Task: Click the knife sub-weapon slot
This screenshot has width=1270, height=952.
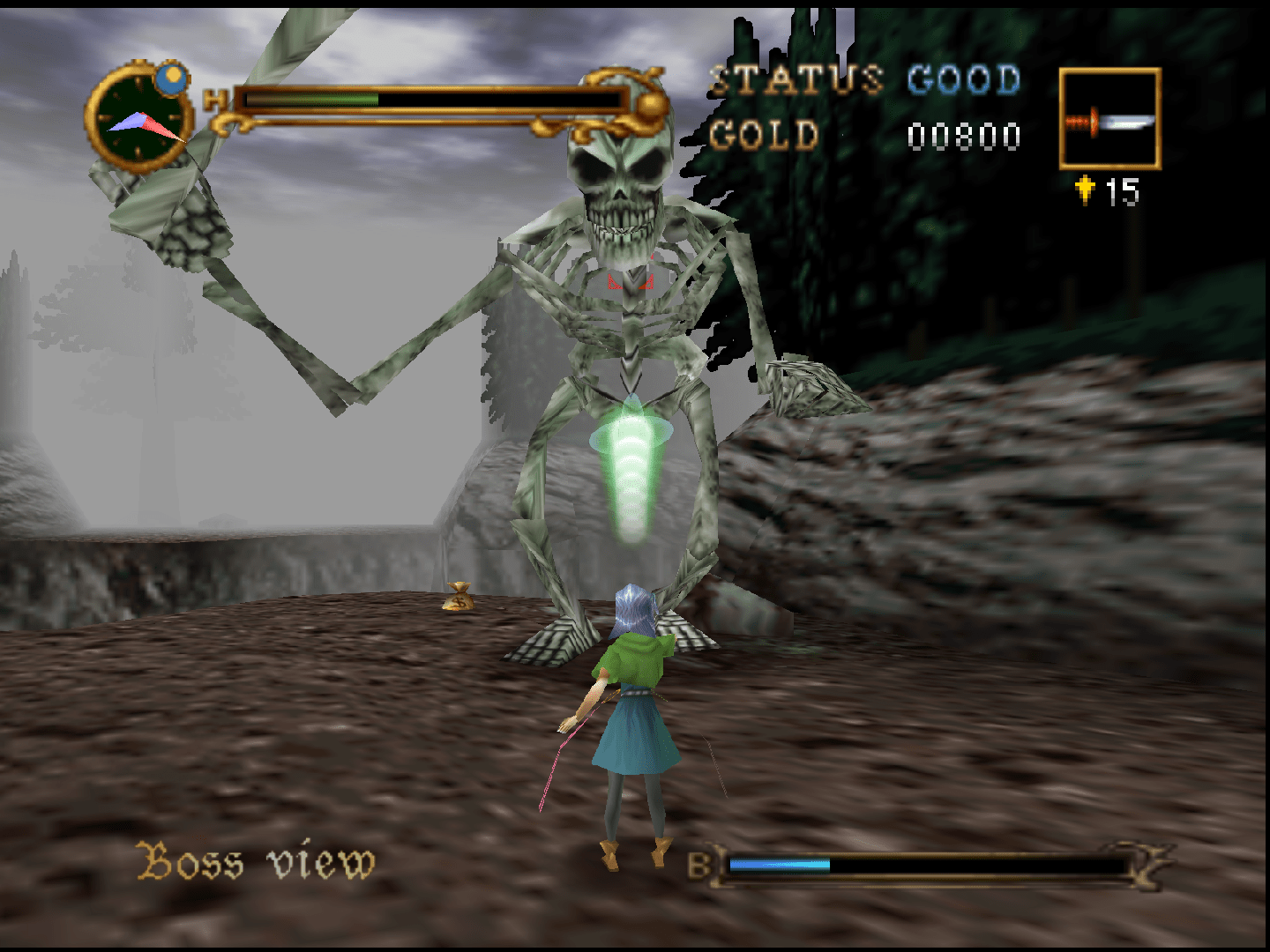Action: coord(1109,119)
